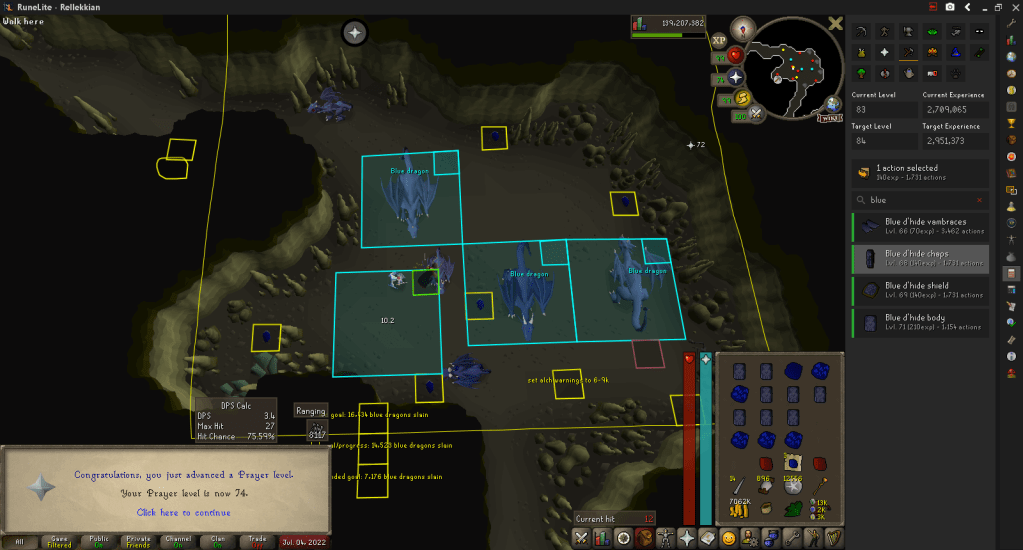Toggle the run energy orb
Image resolution: width=1023 pixels, height=550 pixels.
(x=744, y=97)
